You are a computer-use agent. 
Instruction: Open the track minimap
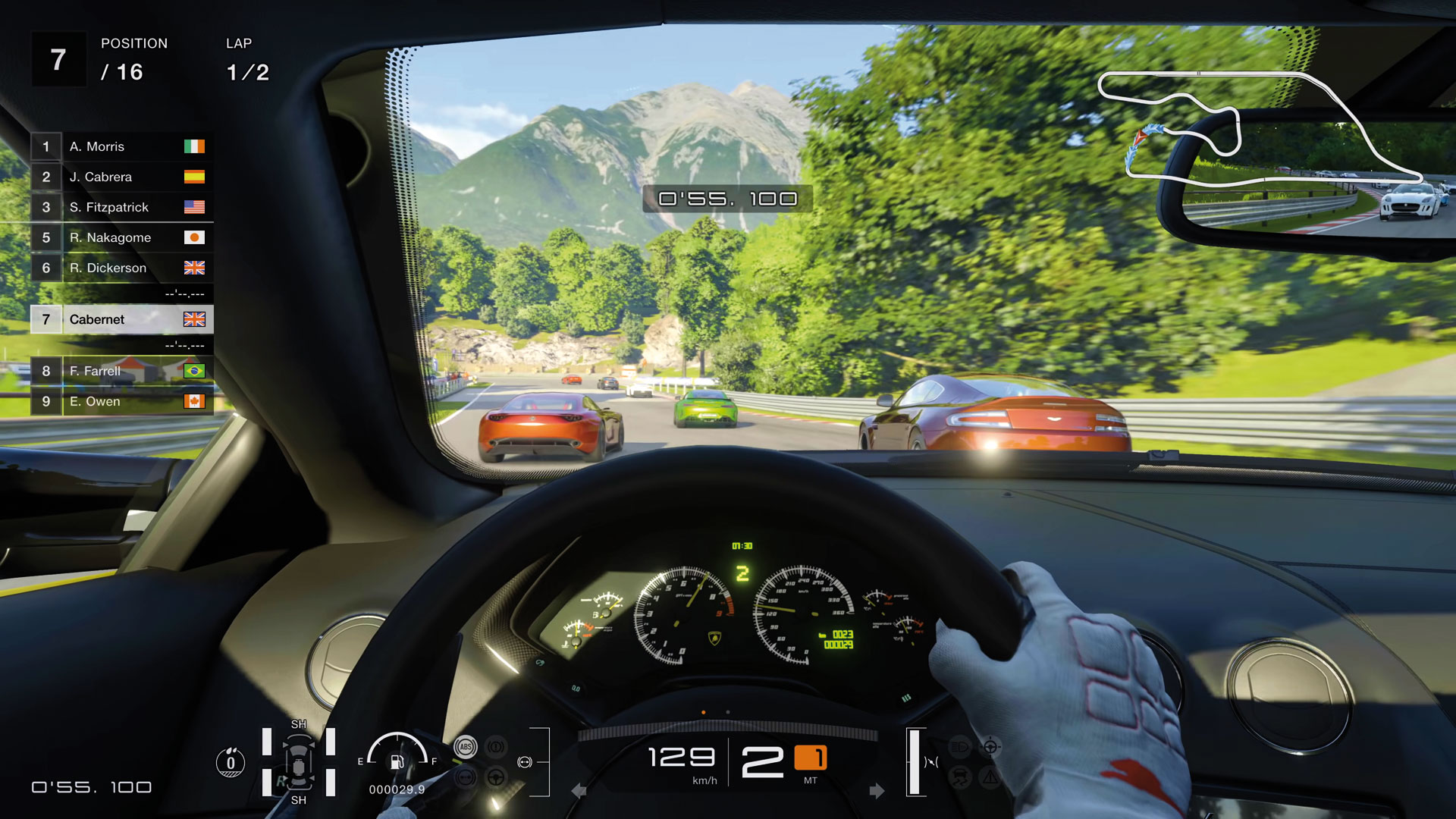[1259, 129]
